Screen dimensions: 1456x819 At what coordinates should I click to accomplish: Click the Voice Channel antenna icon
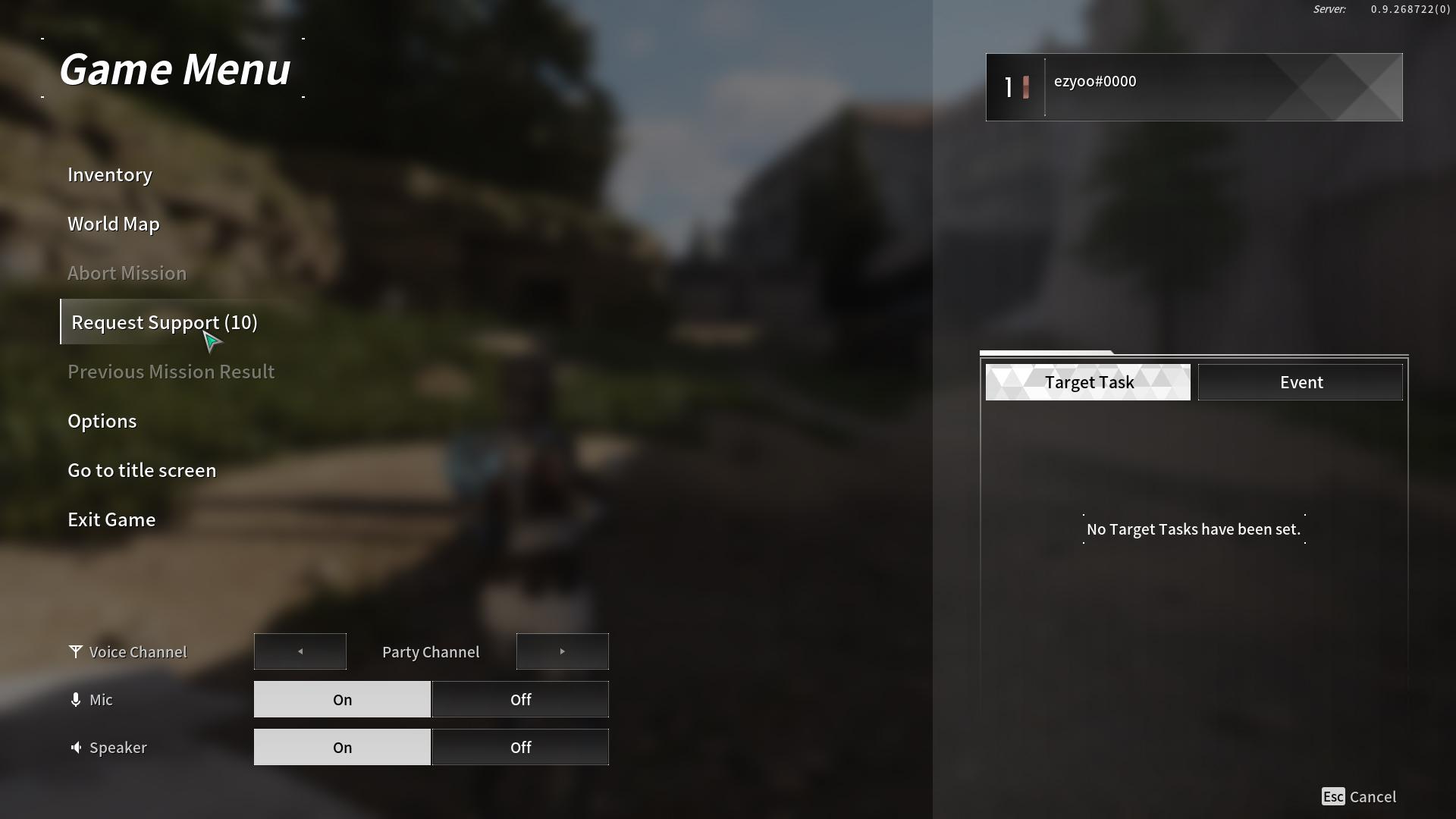click(x=75, y=651)
